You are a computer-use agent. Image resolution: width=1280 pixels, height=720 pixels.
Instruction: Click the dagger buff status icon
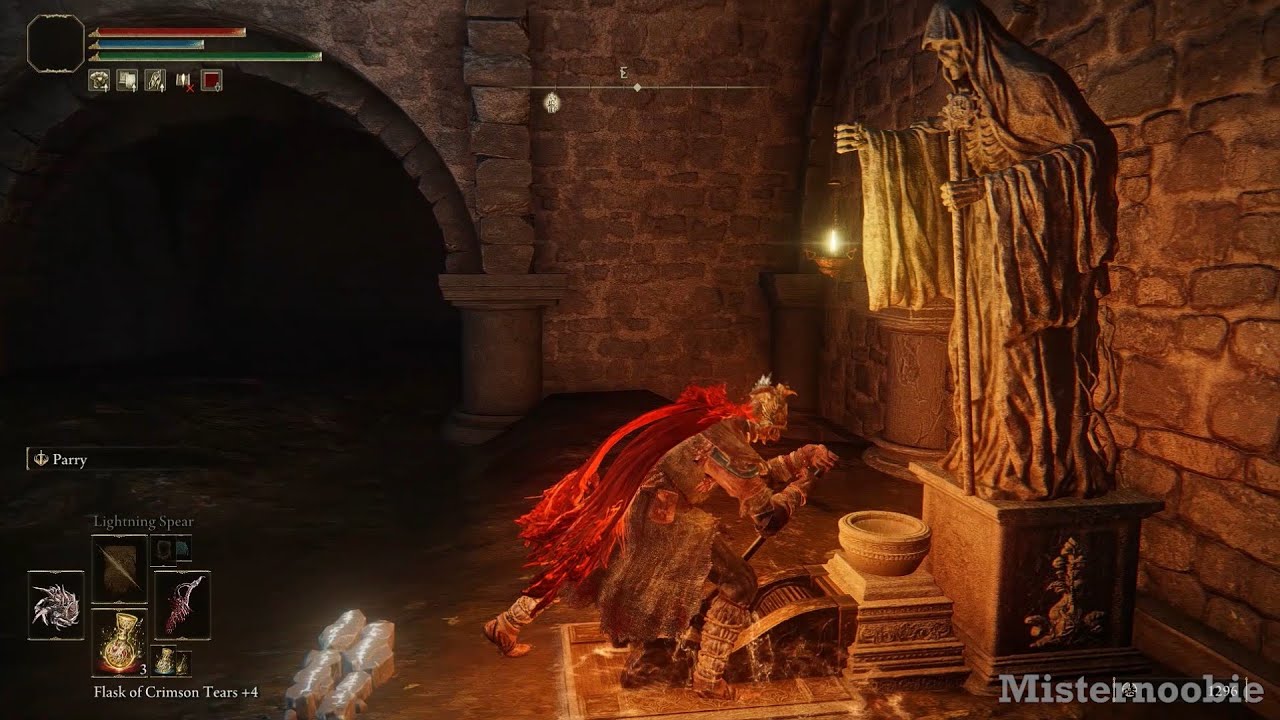click(x=154, y=80)
